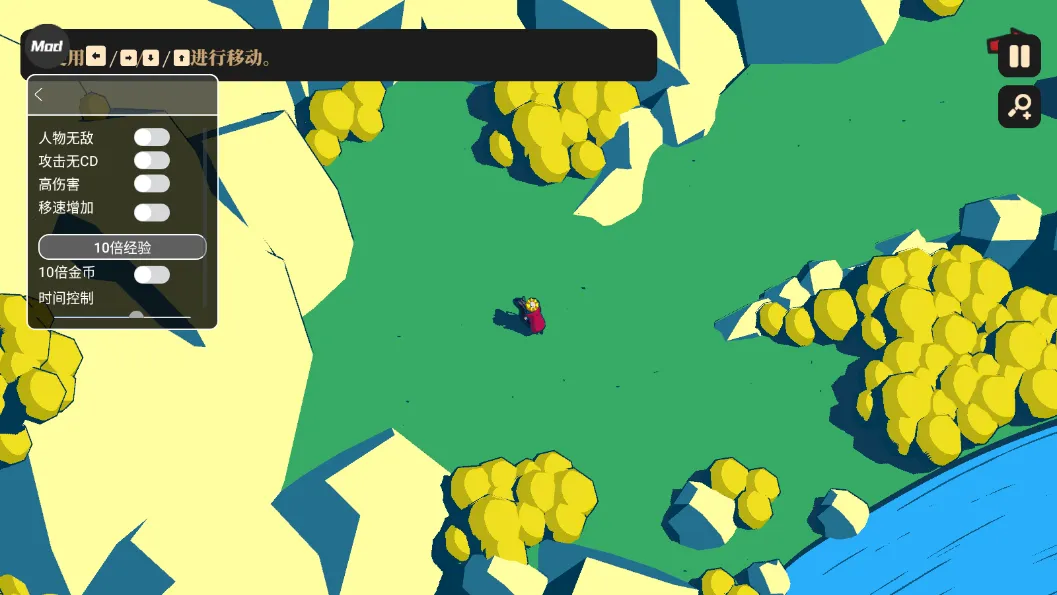Switch on 移速增加 movement speed boost
Image resolution: width=1057 pixels, height=595 pixels.
152,212
